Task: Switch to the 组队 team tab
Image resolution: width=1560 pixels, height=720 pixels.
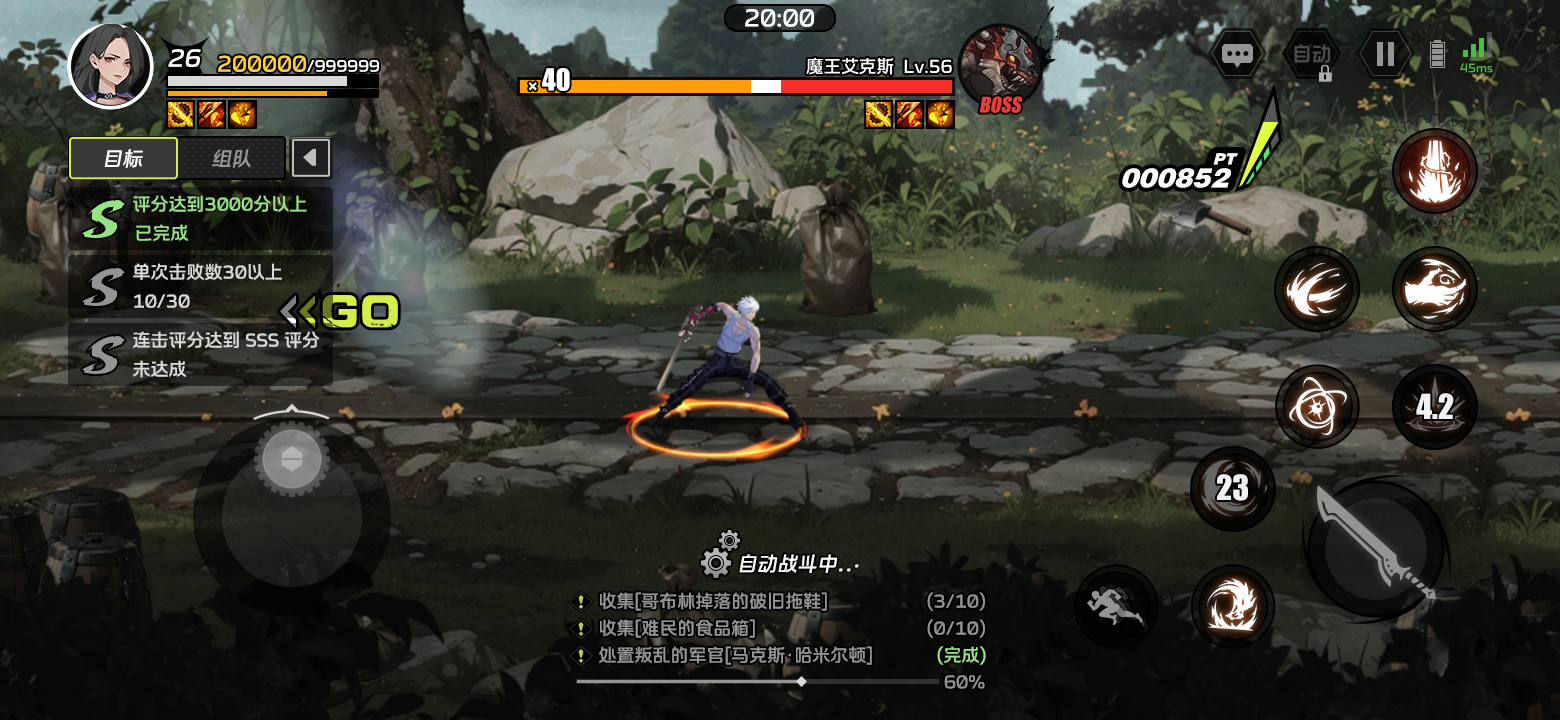Action: [x=232, y=158]
